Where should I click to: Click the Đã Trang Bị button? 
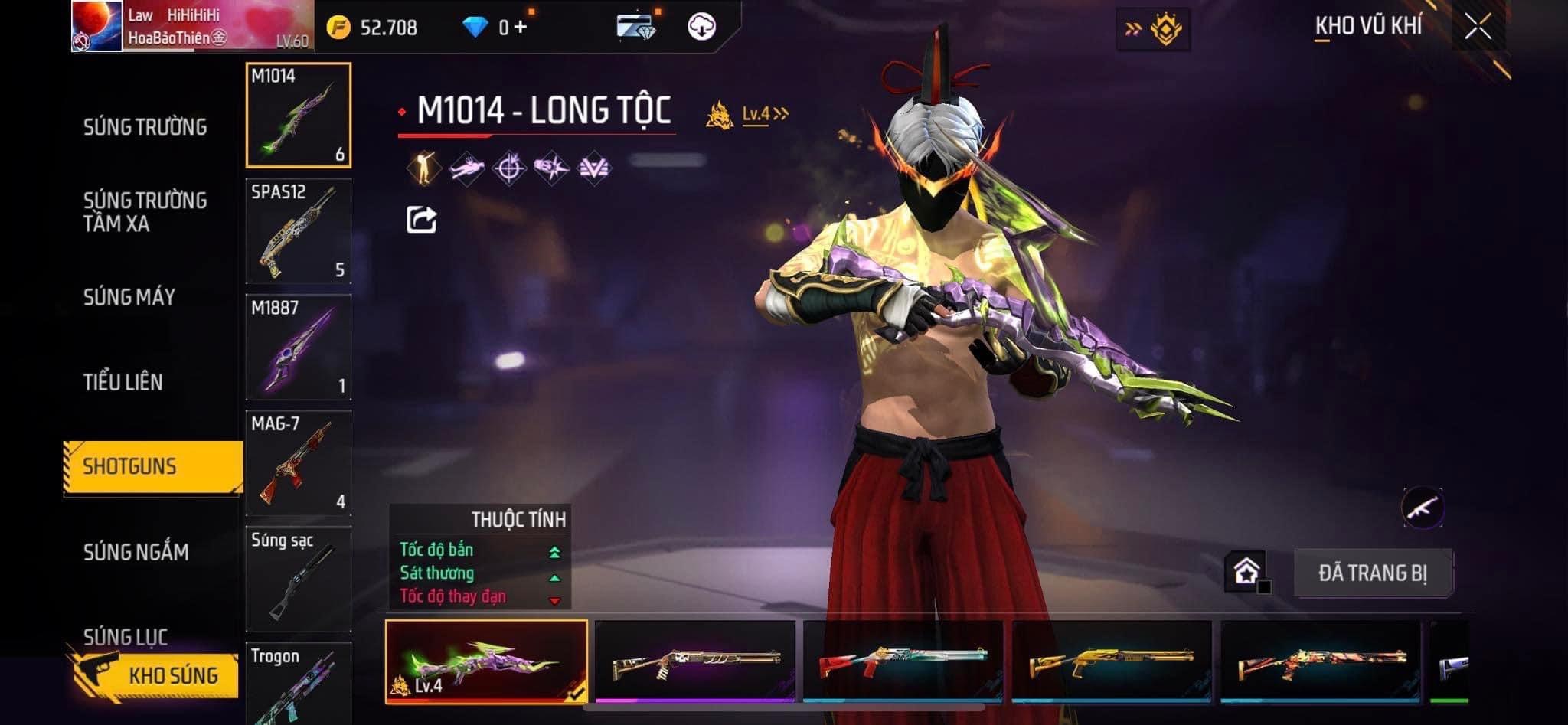coord(1372,573)
